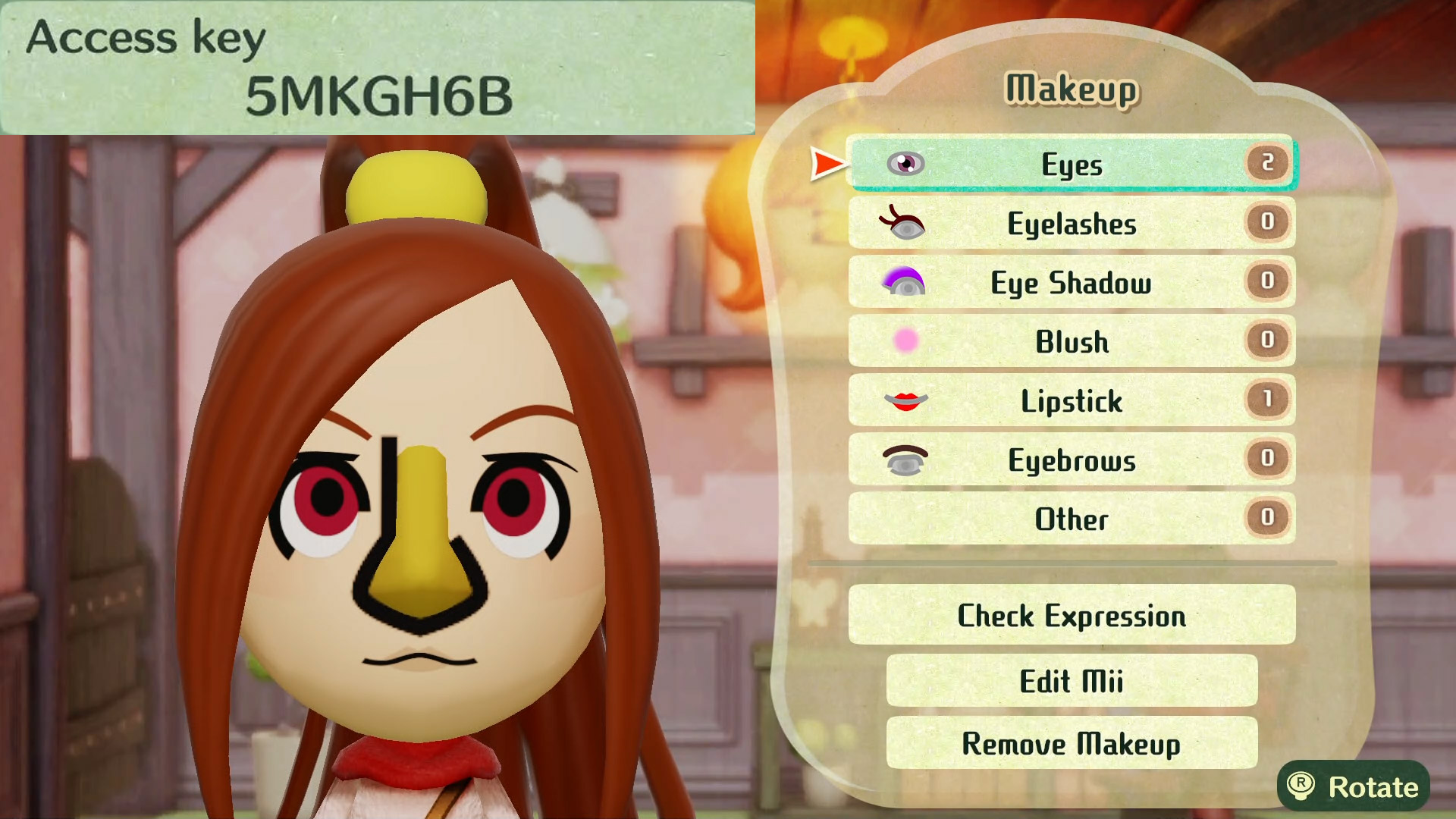The width and height of the screenshot is (1456, 819).
Task: Open the Blush makeup category
Action: point(1071,341)
